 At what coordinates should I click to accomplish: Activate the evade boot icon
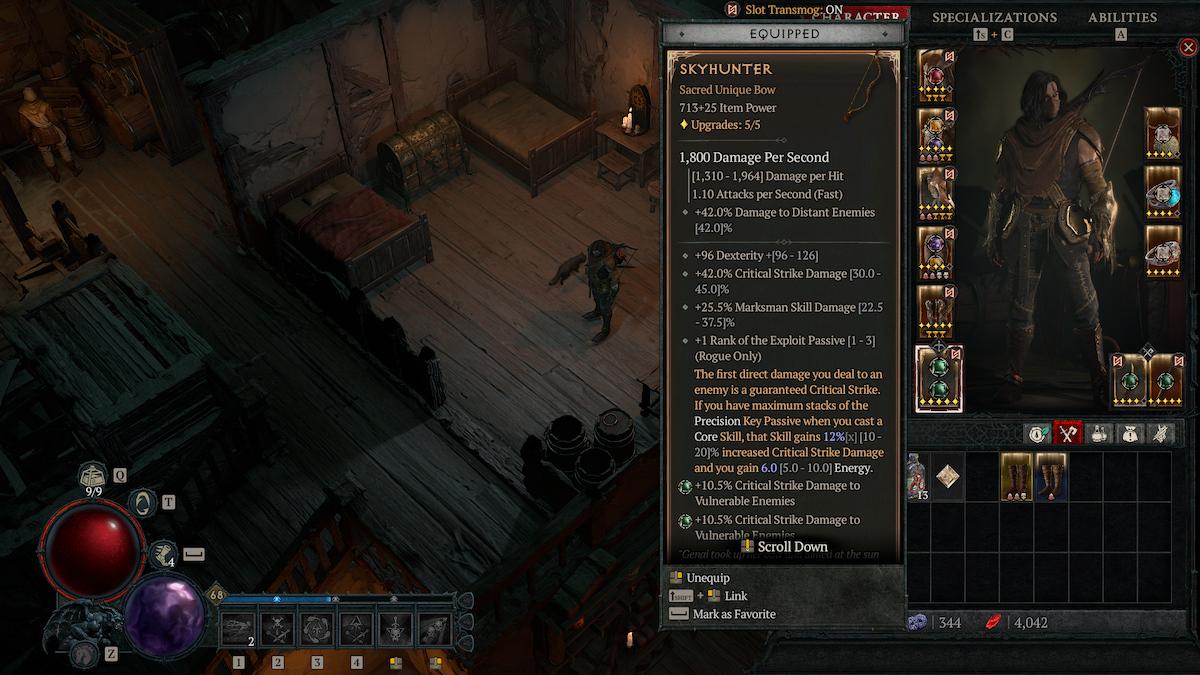click(x=163, y=553)
